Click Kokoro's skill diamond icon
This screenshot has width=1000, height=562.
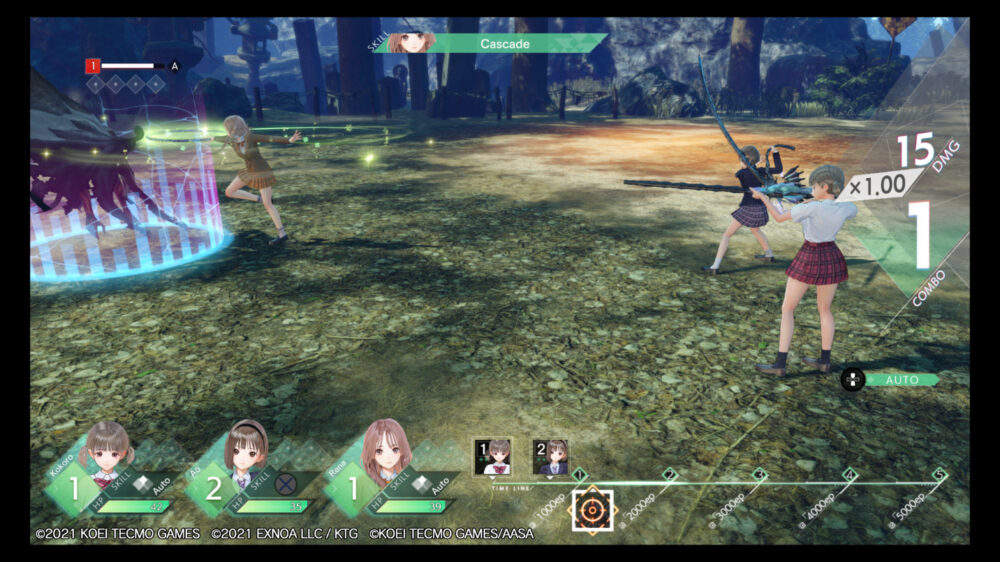click(143, 484)
